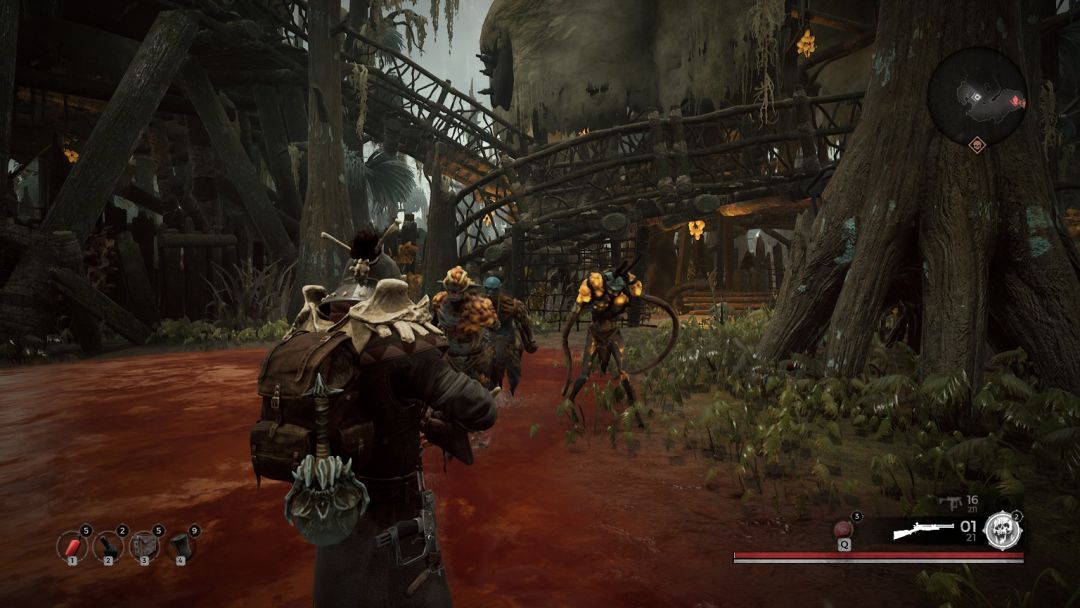Open the circular minimap
1080x608 pixels.
point(976,97)
